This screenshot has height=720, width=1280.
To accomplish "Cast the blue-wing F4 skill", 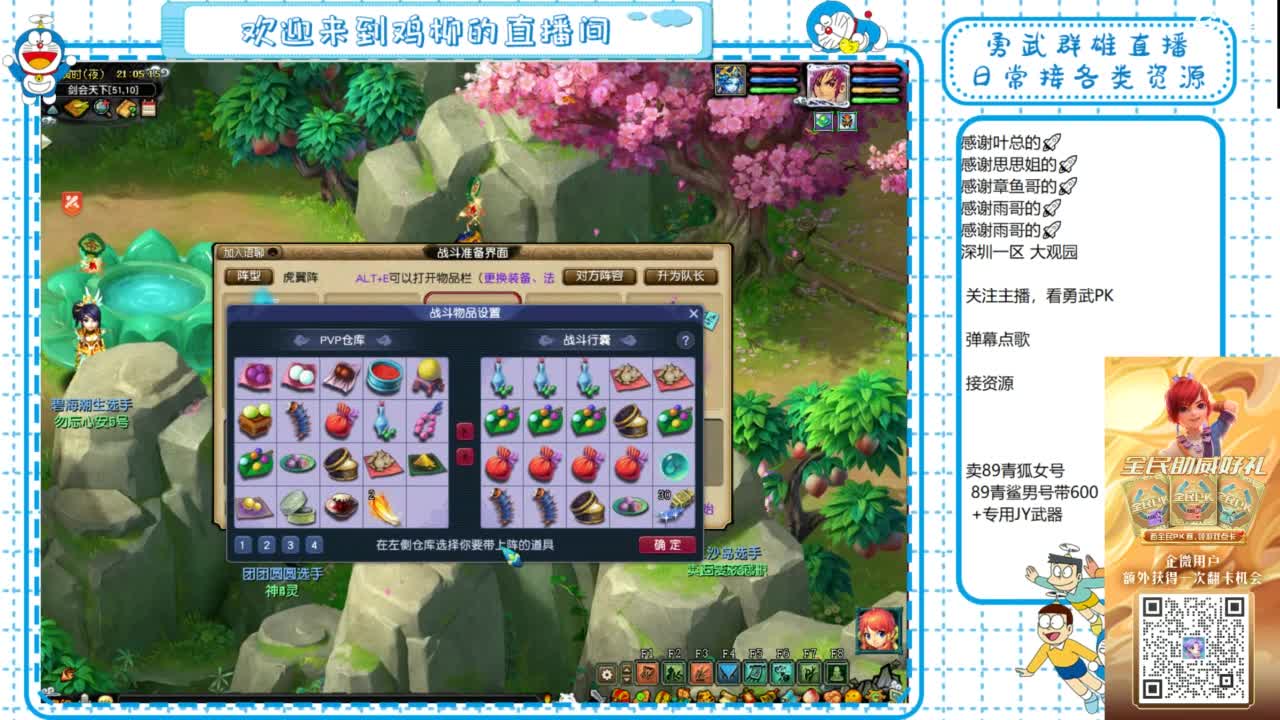I will pos(726,673).
